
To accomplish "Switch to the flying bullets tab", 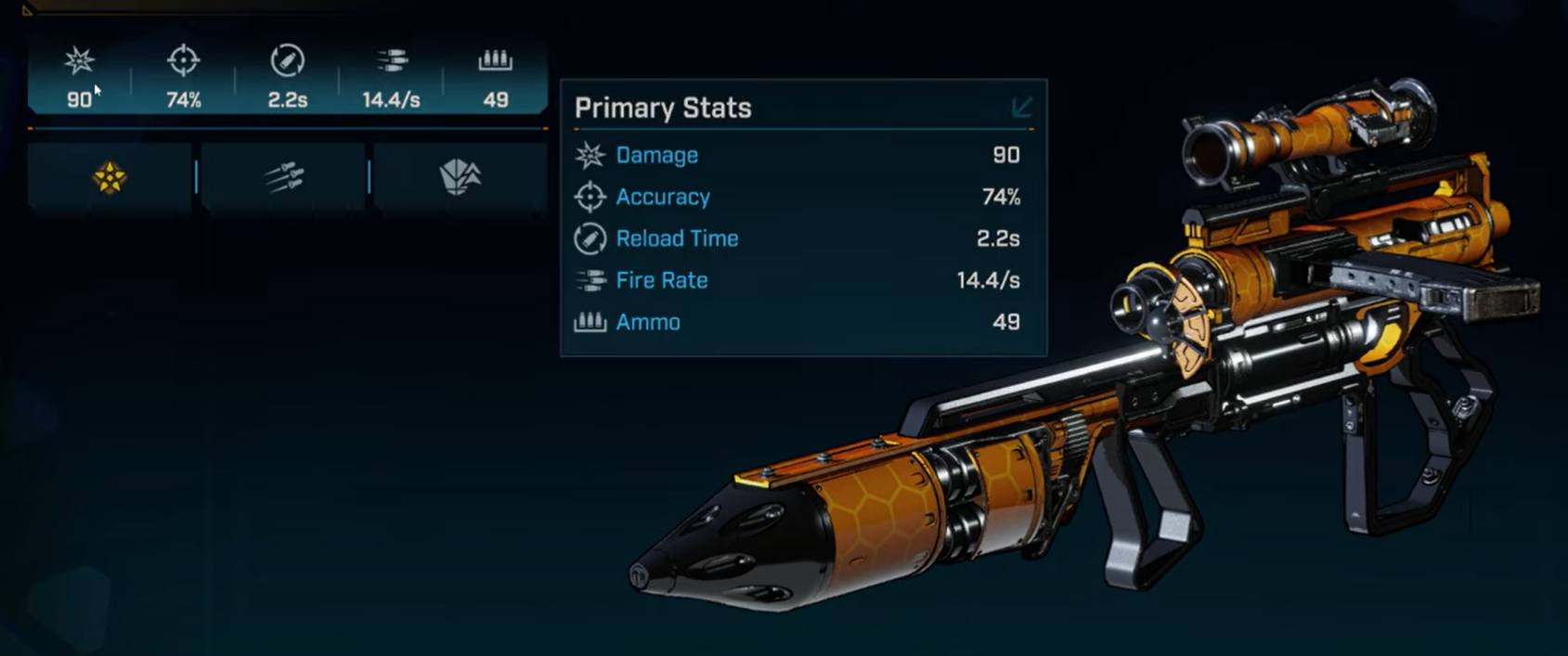I will 284,177.
